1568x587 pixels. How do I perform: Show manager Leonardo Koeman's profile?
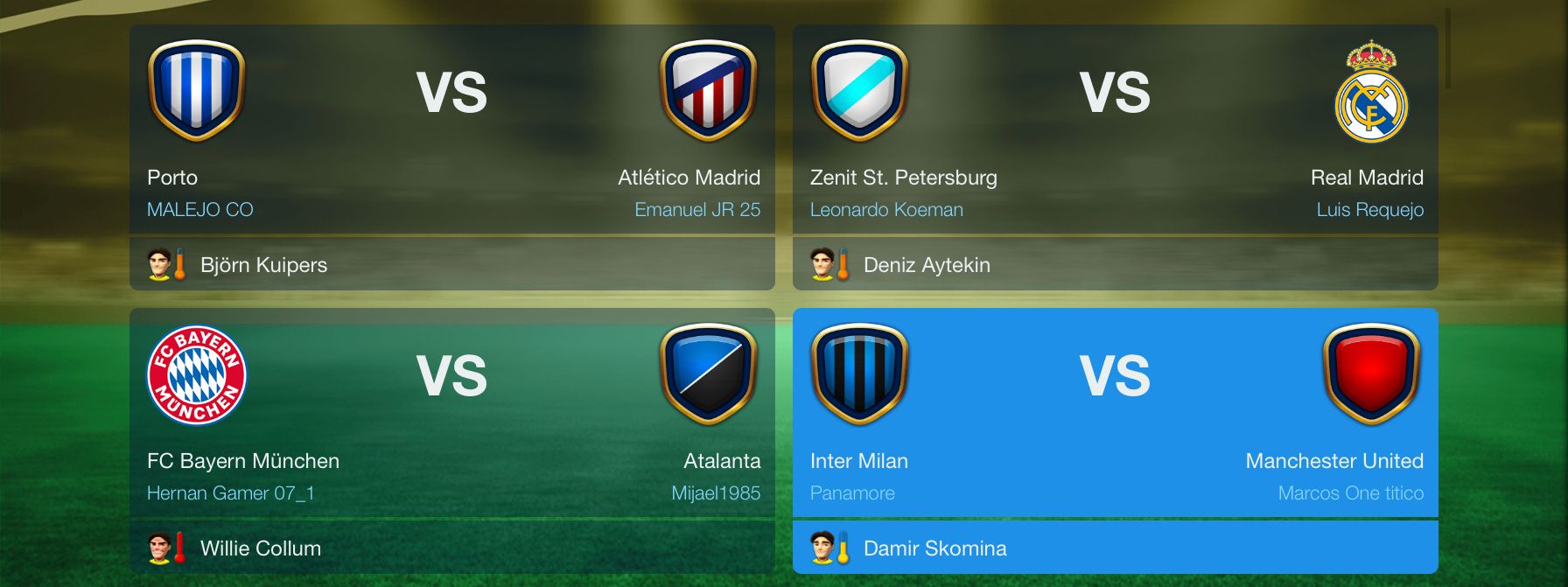click(886, 210)
